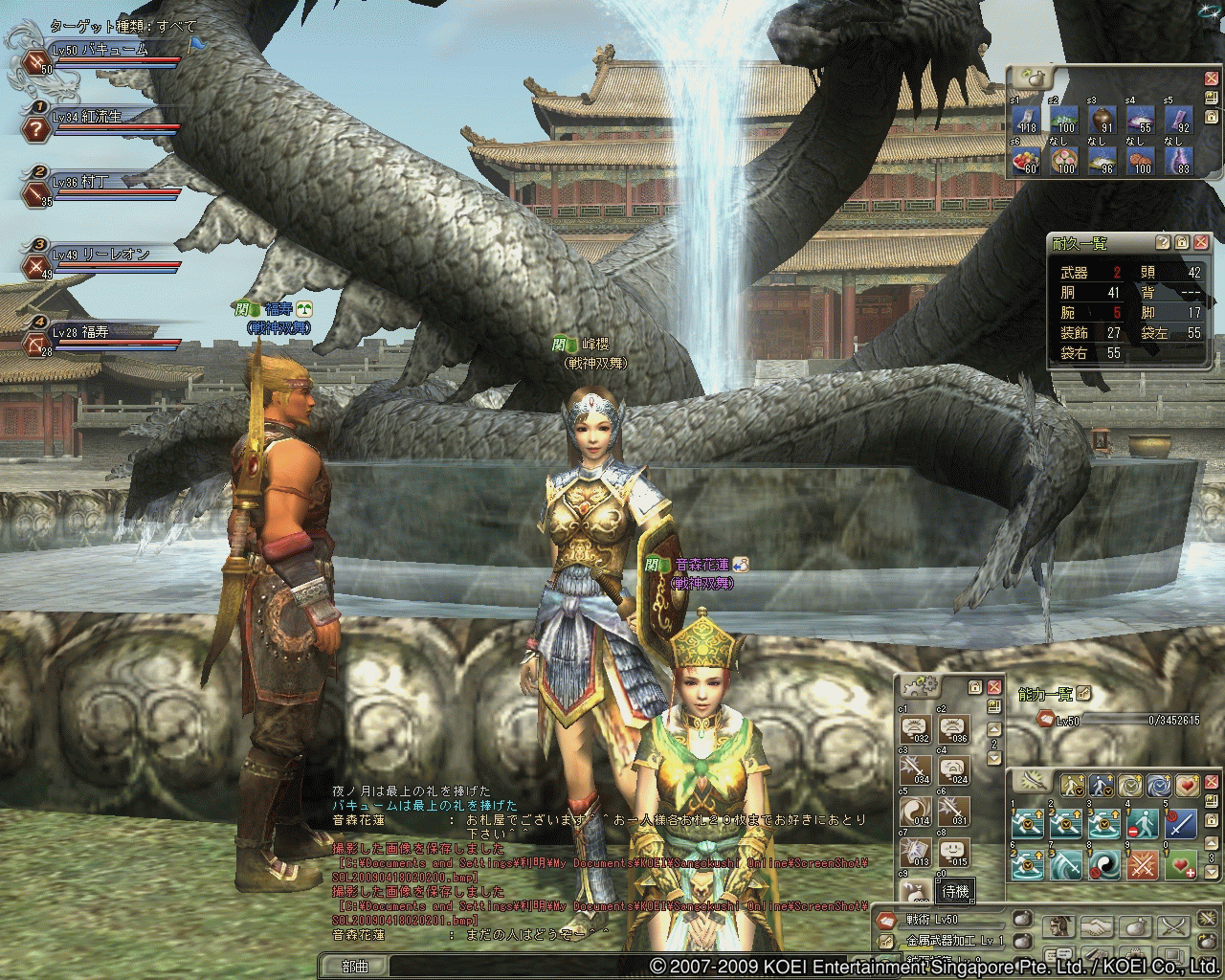Close the emote shortcut panel
Screen dimensions: 1225x980
pyautogui.click(x=994, y=687)
